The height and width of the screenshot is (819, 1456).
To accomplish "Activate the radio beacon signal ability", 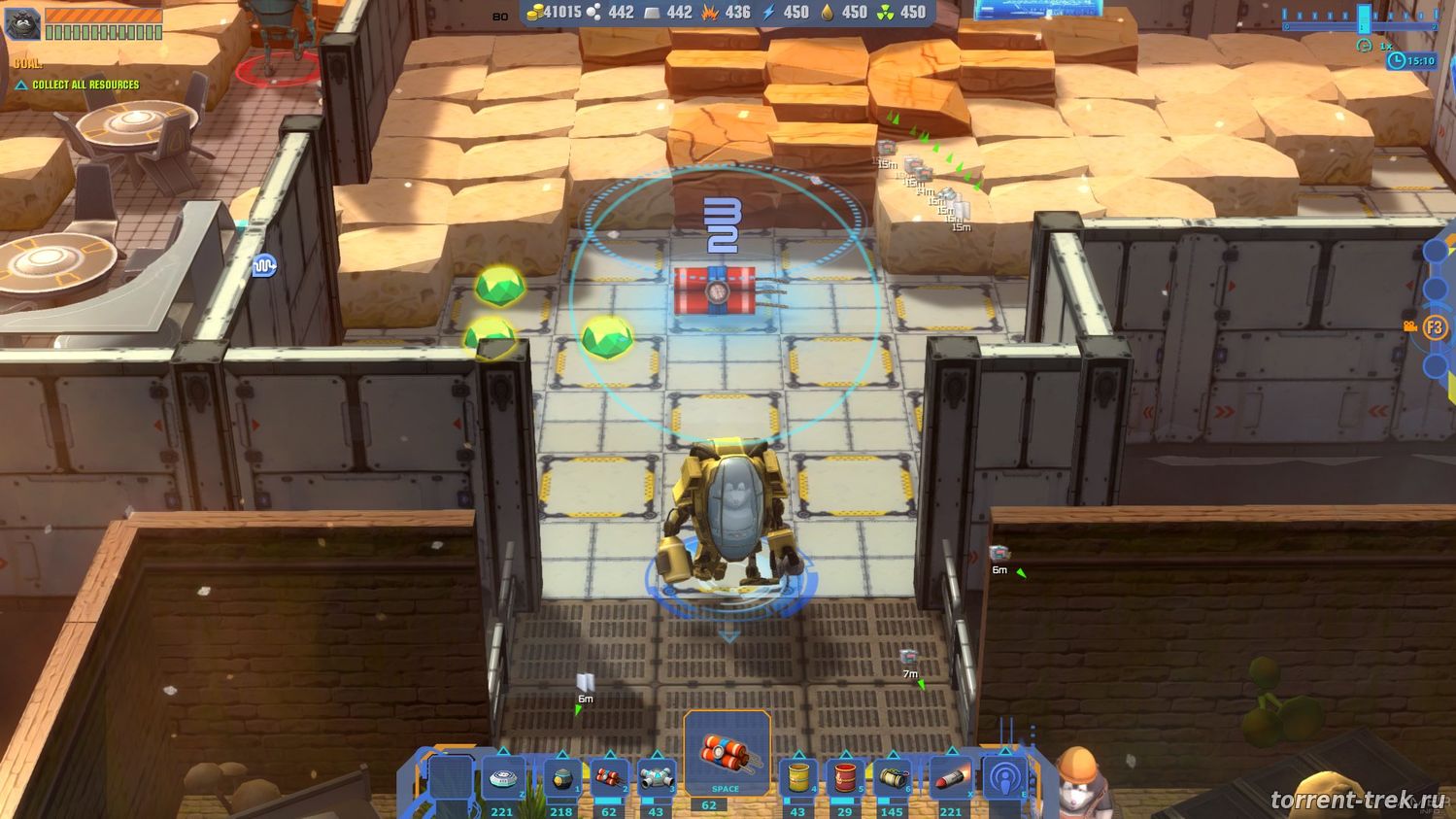I will 1004,777.
